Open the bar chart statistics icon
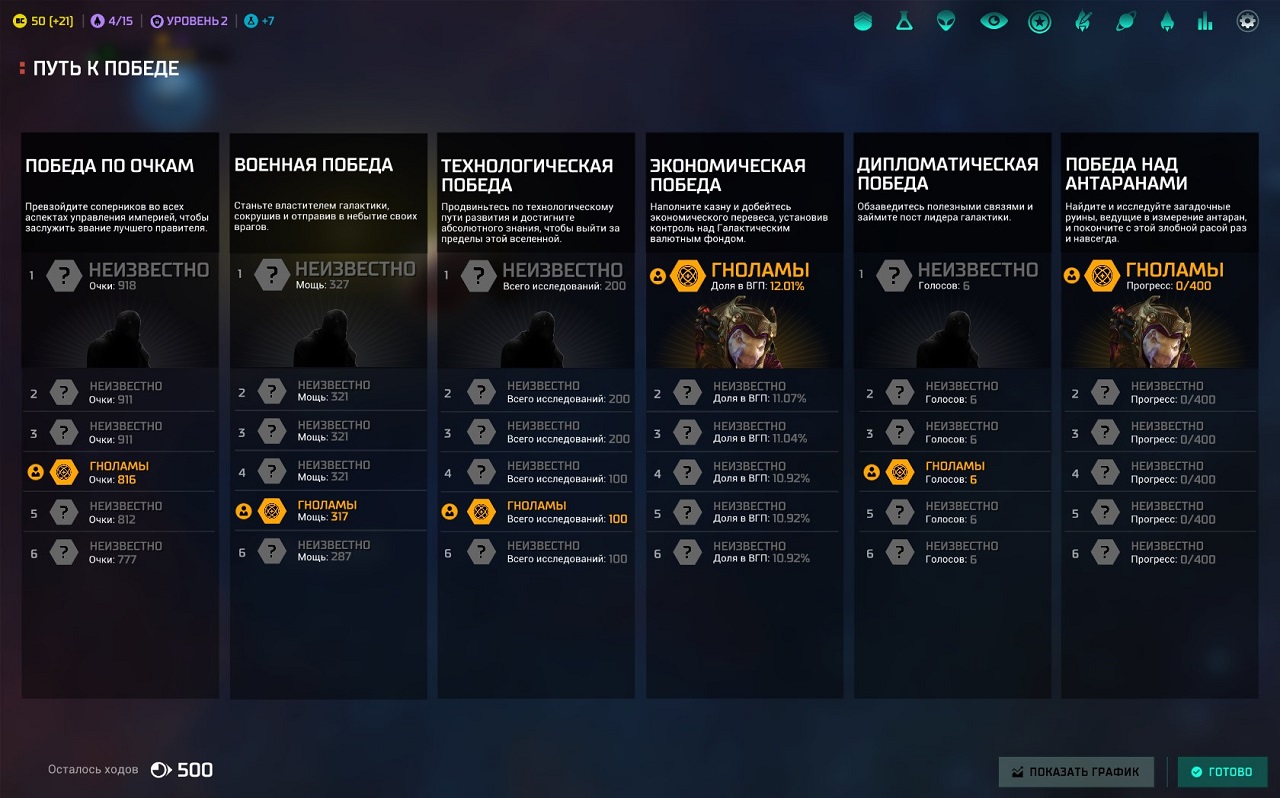1280x798 pixels. pos(1205,21)
